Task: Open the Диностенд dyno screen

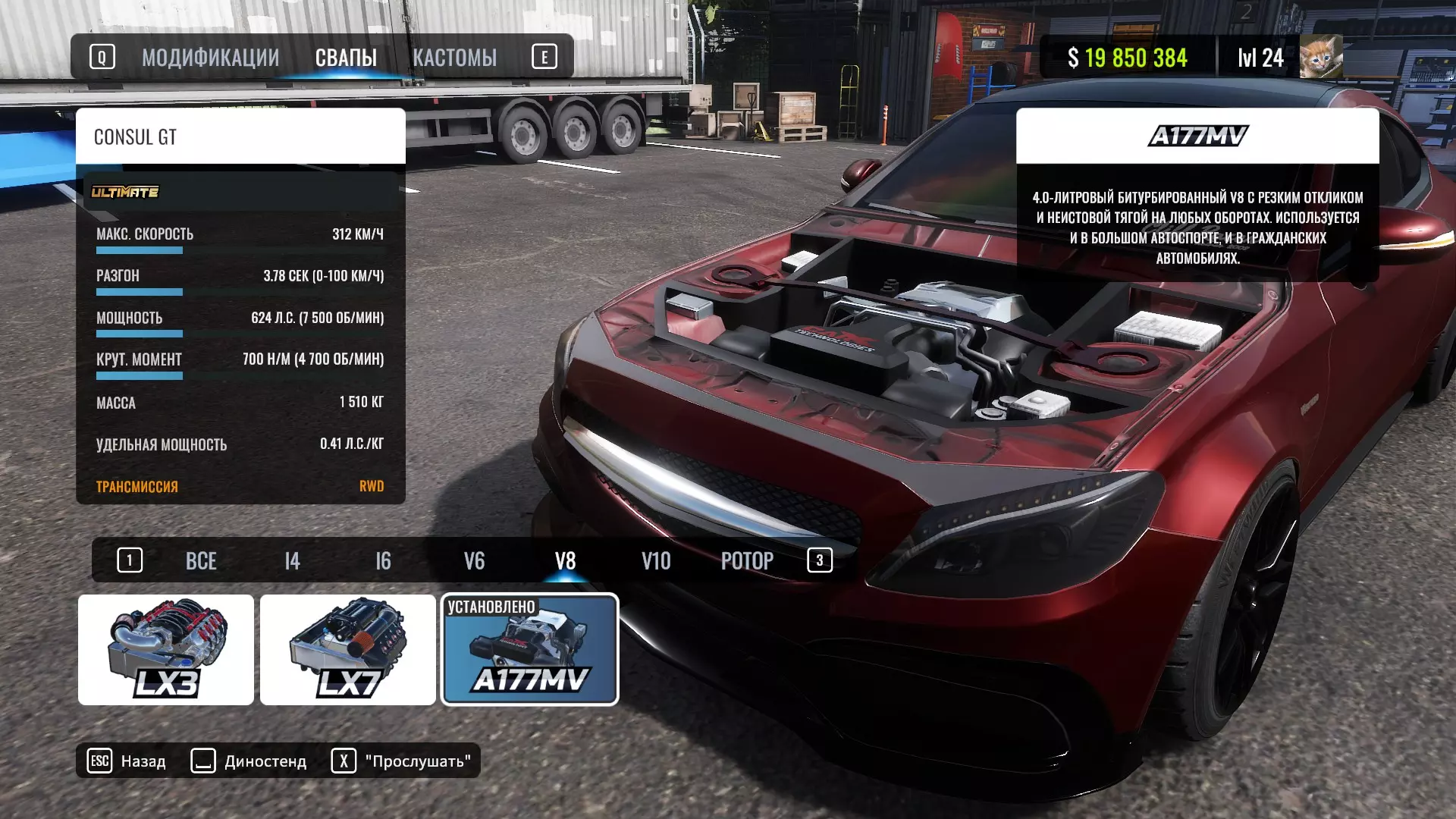Action: 249,761
